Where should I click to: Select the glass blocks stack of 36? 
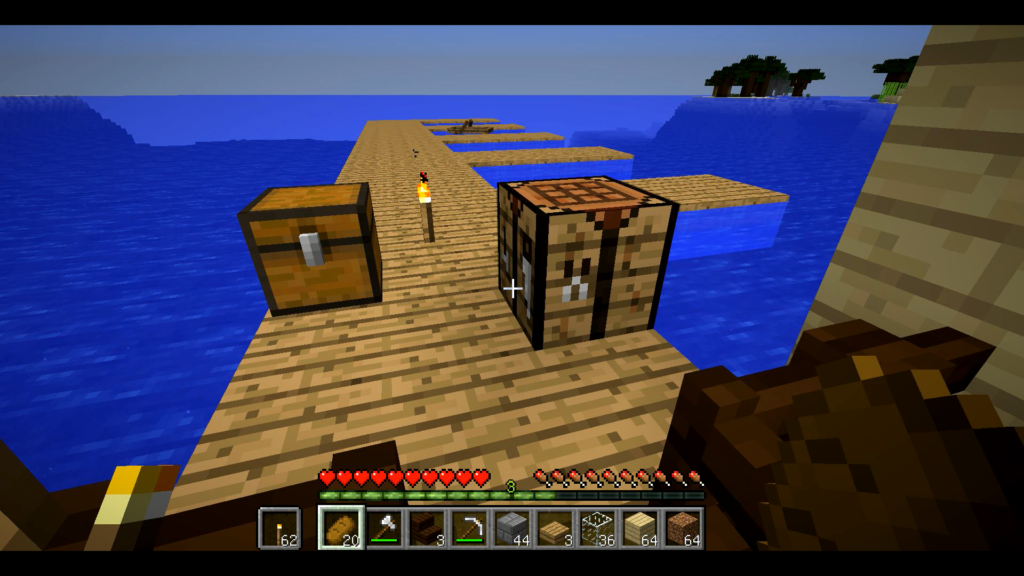[x=598, y=528]
